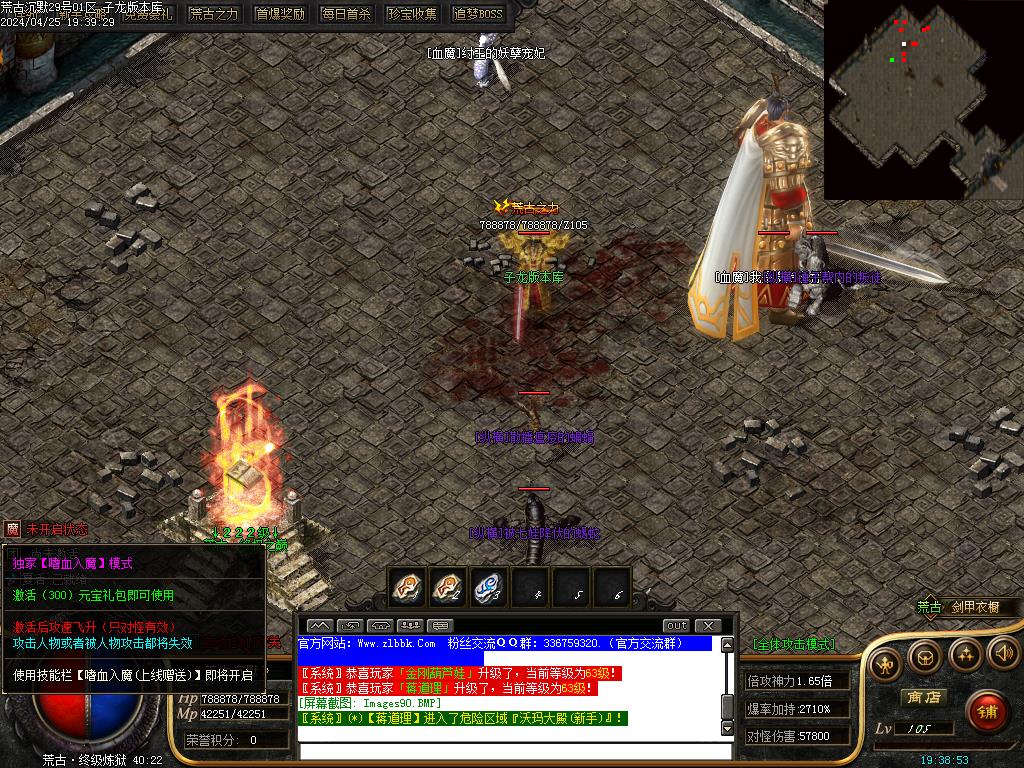This screenshot has height=768, width=1024.
Task: Open the 追梦BOSS top button
Action: [478, 14]
